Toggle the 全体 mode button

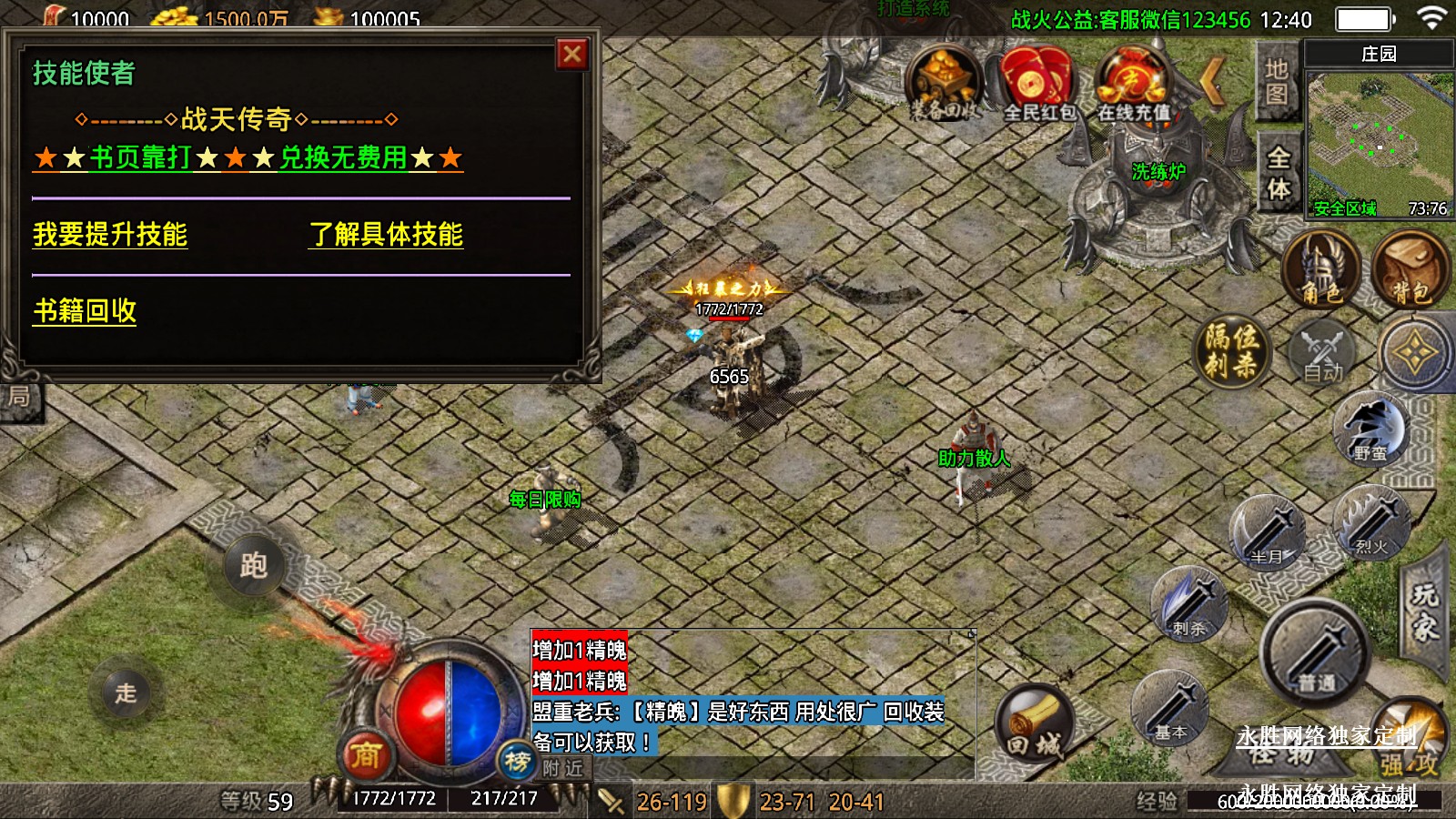click(1279, 173)
